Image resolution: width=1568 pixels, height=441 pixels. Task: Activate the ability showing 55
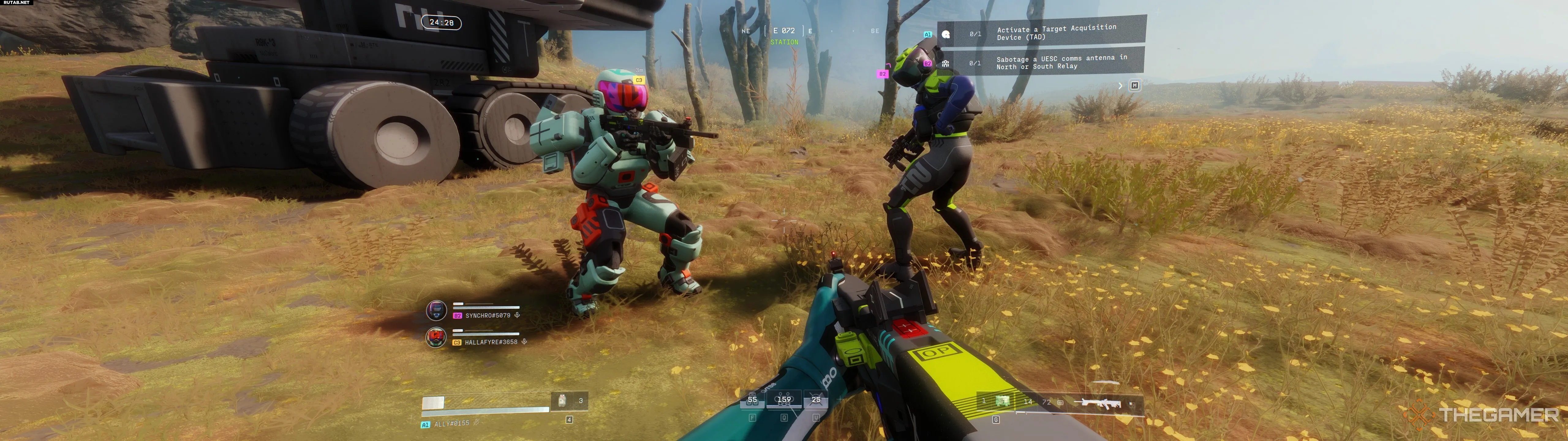752,400
